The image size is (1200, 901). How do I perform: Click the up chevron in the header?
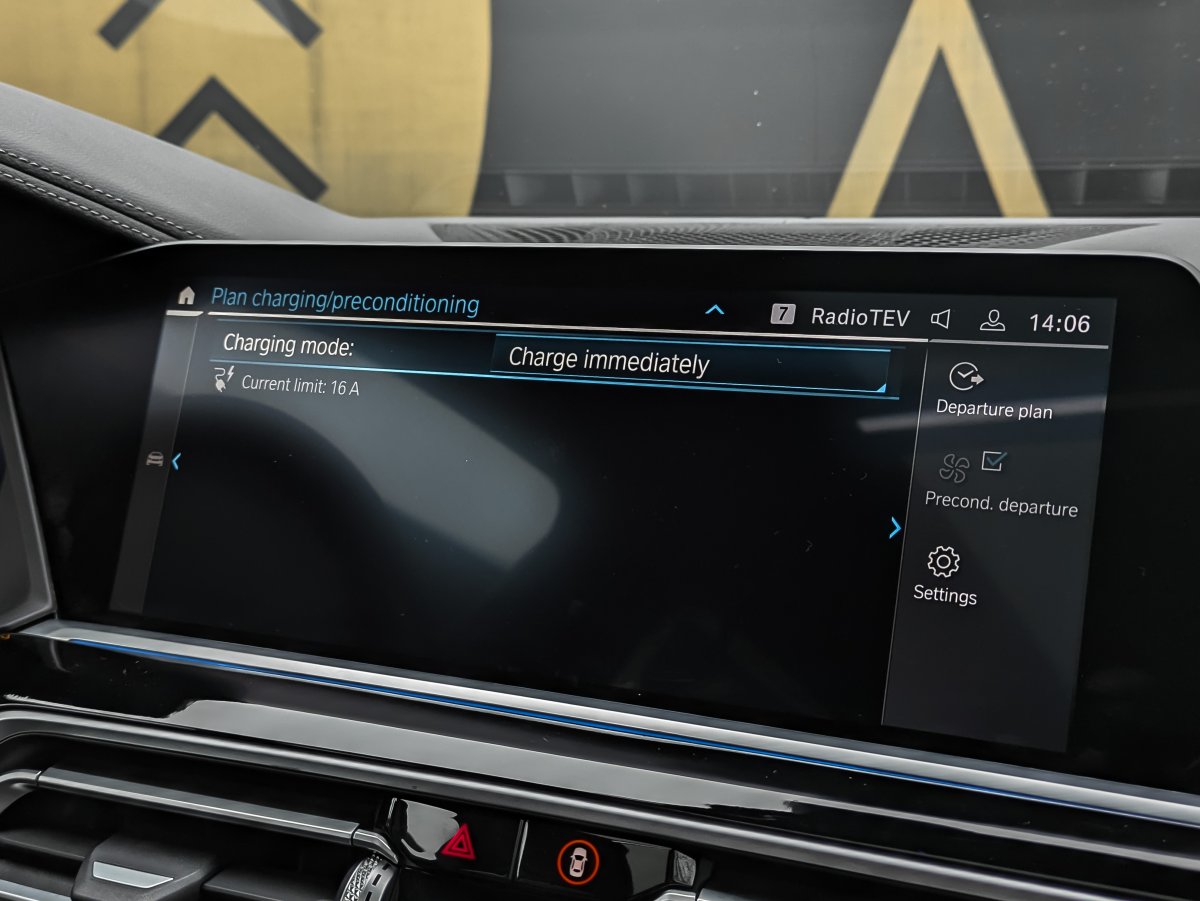coord(714,310)
